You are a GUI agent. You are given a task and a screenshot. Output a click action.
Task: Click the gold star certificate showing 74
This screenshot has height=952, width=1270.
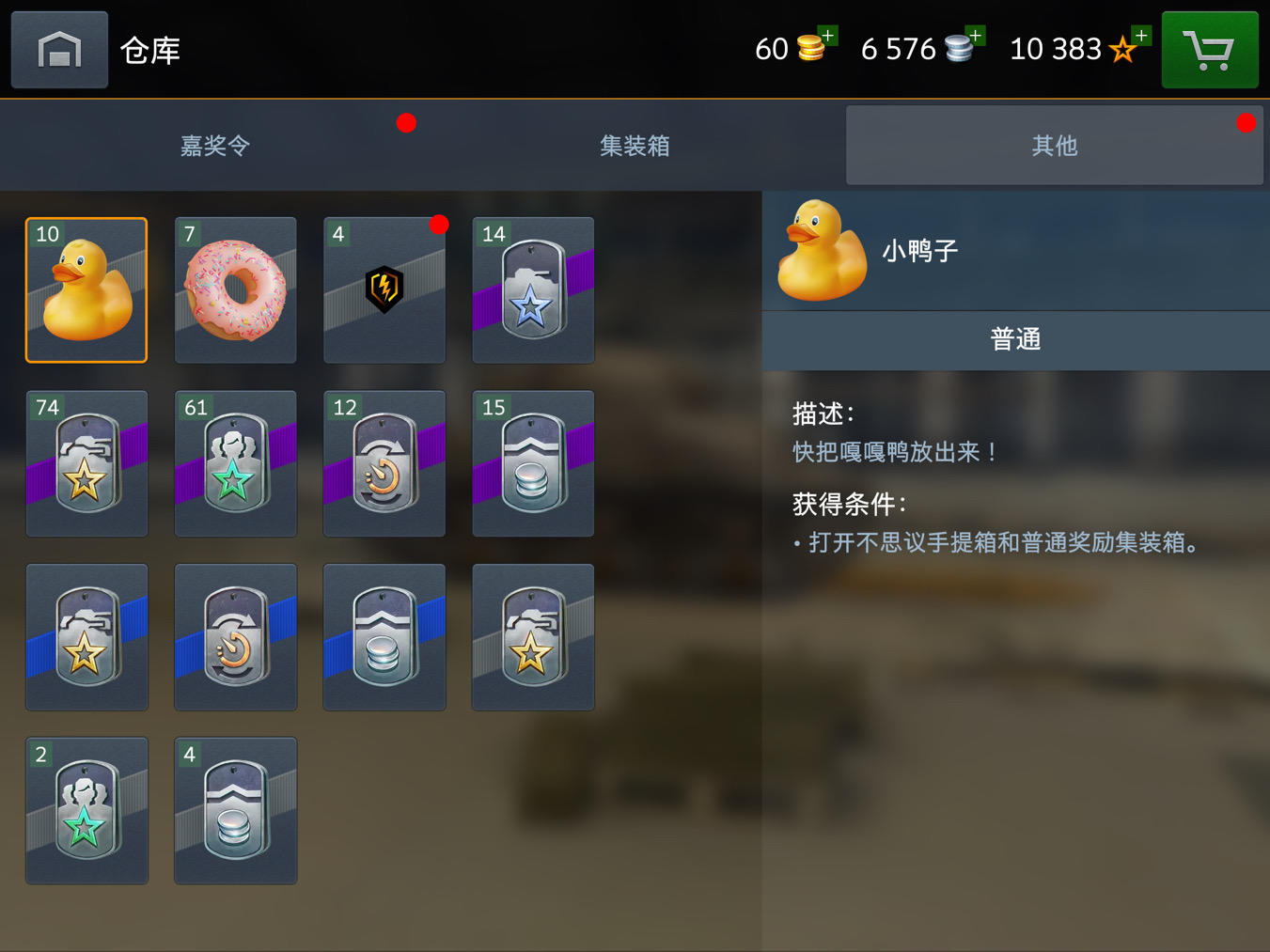[86, 462]
